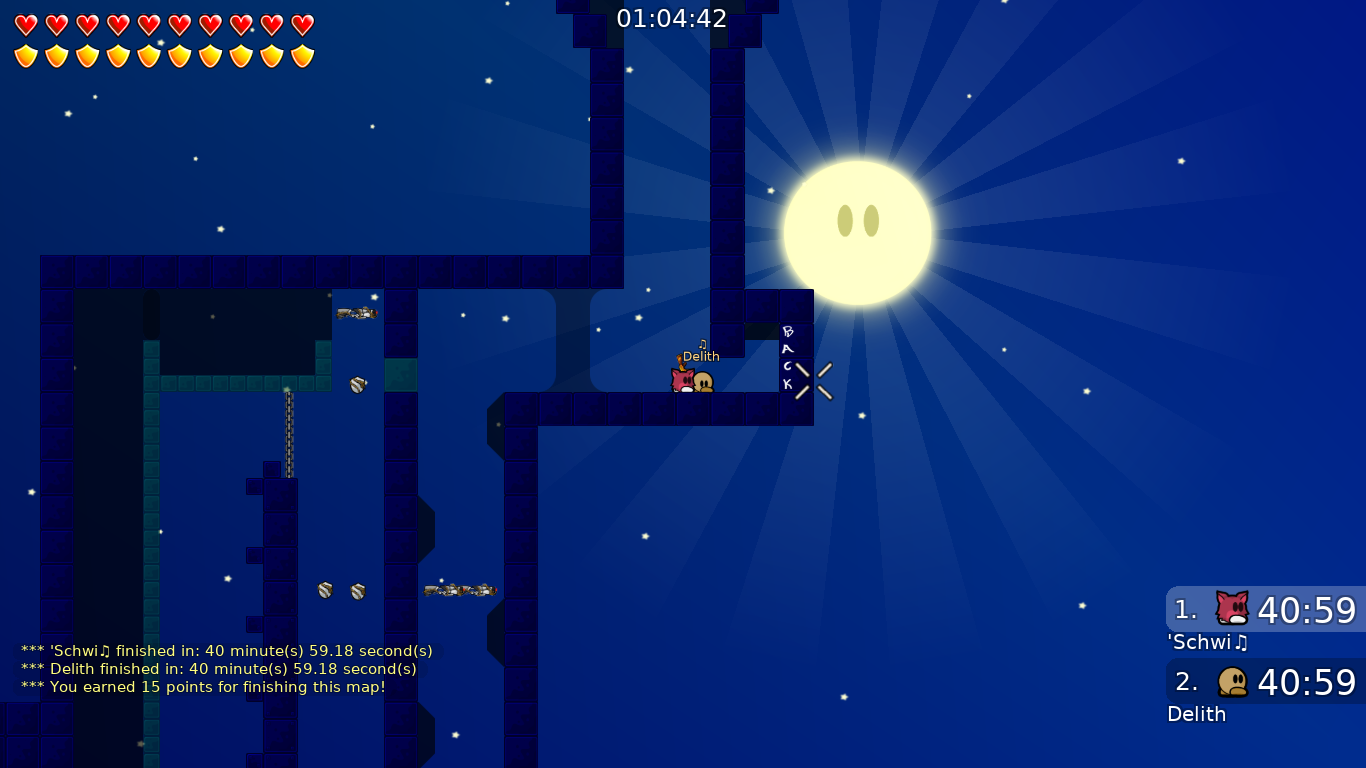Click the weapon pickup on the bottom-center platform

click(x=458, y=589)
